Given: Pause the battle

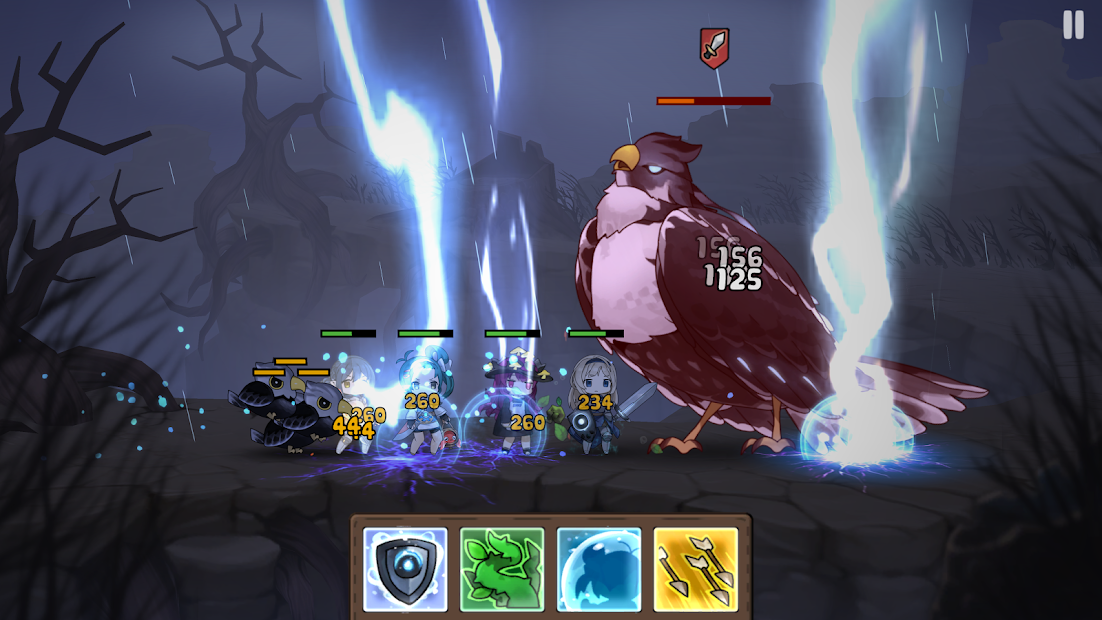Looking at the screenshot, I should (x=1073, y=25).
